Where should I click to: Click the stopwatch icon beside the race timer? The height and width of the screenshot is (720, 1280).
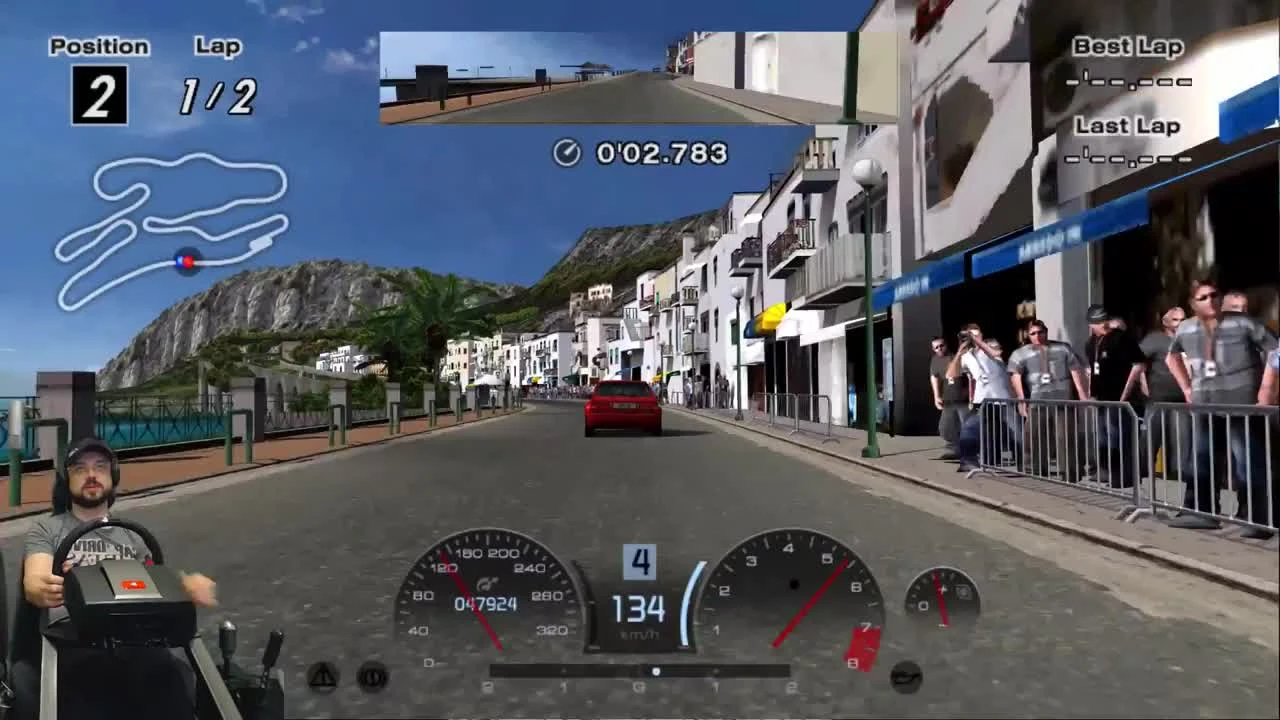point(566,152)
